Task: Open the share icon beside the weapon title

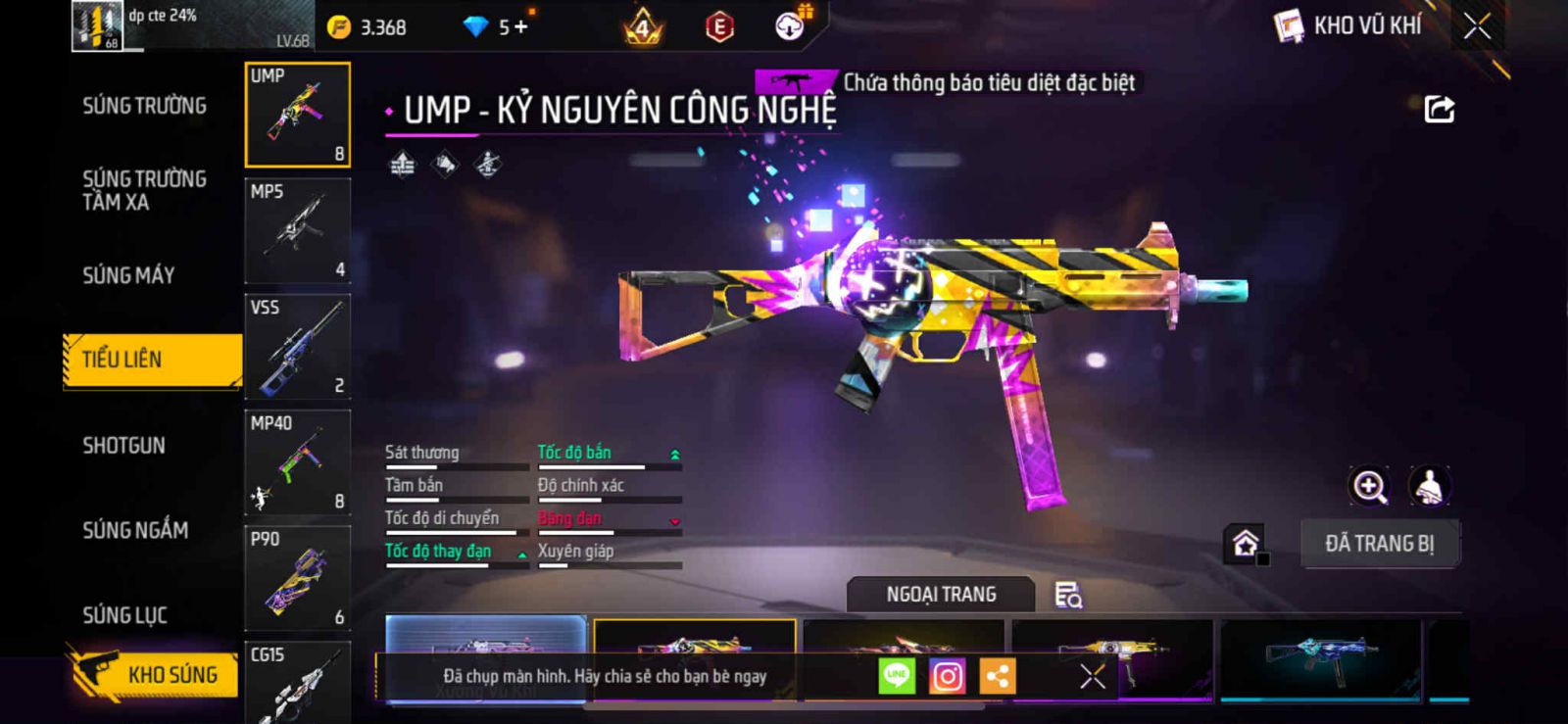Action: tap(1439, 109)
